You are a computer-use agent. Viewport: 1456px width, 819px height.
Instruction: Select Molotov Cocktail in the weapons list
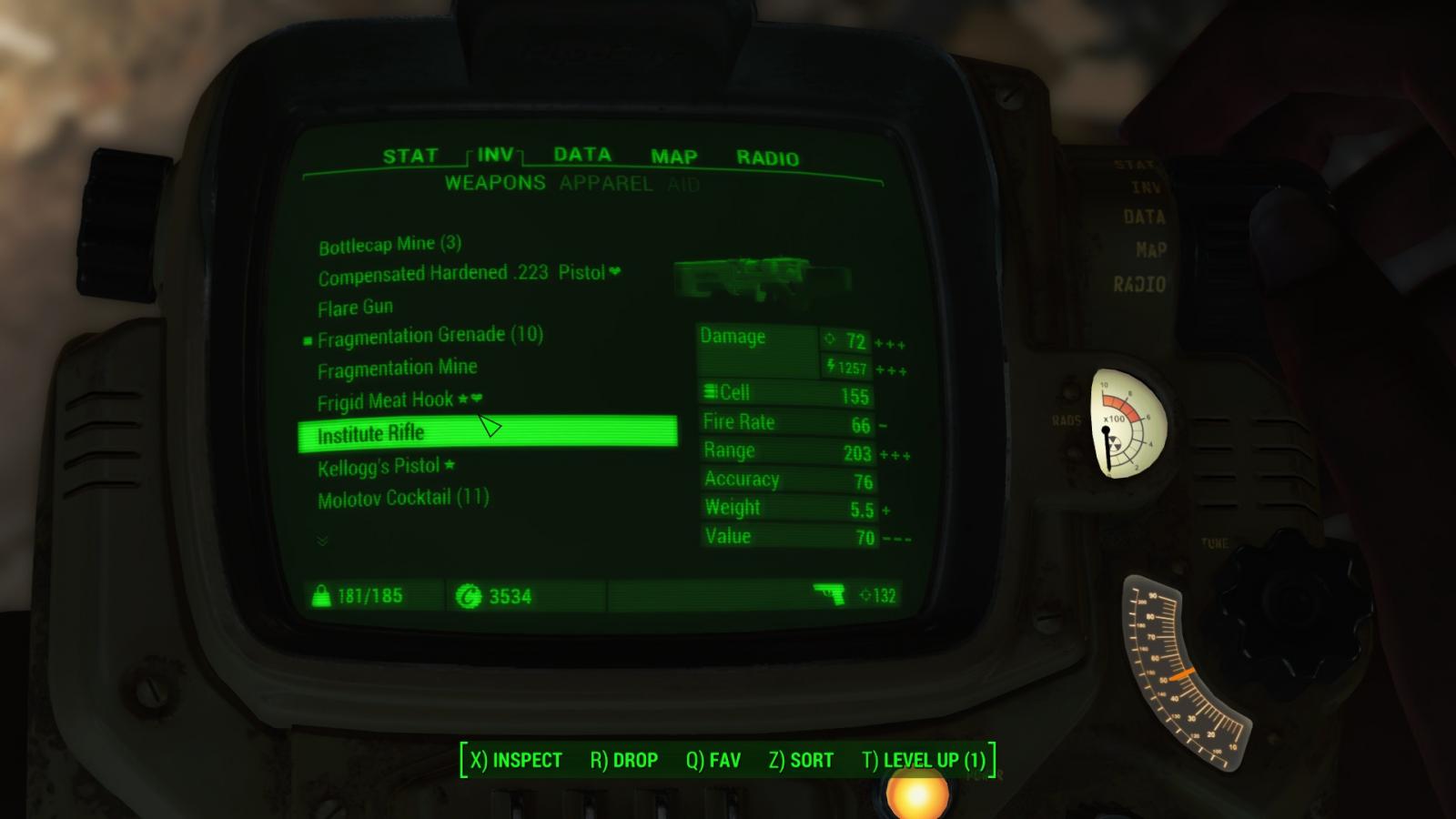tap(405, 497)
